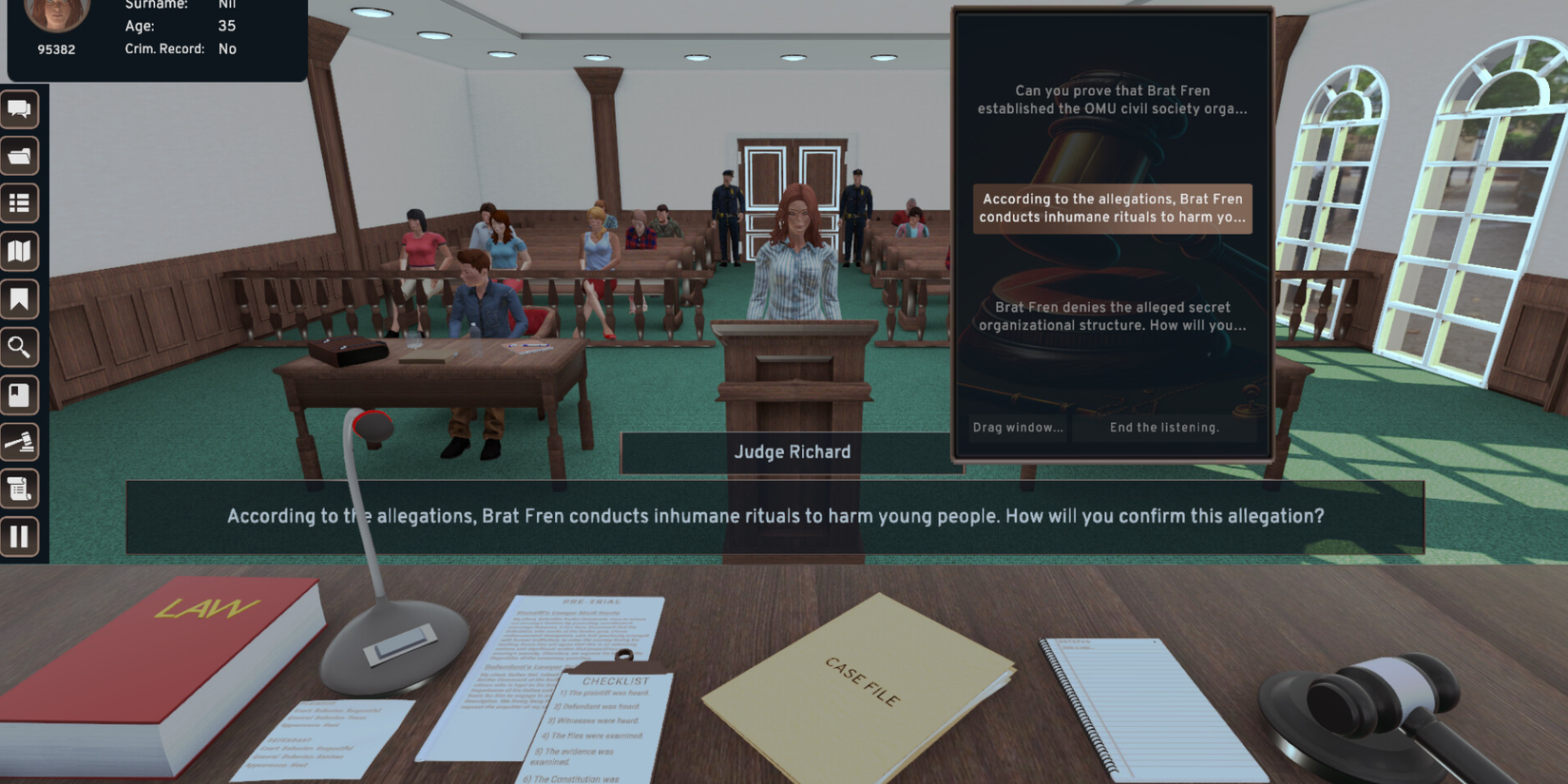1568x784 pixels.
Task: Open the case documents folder icon
Action: (20, 156)
